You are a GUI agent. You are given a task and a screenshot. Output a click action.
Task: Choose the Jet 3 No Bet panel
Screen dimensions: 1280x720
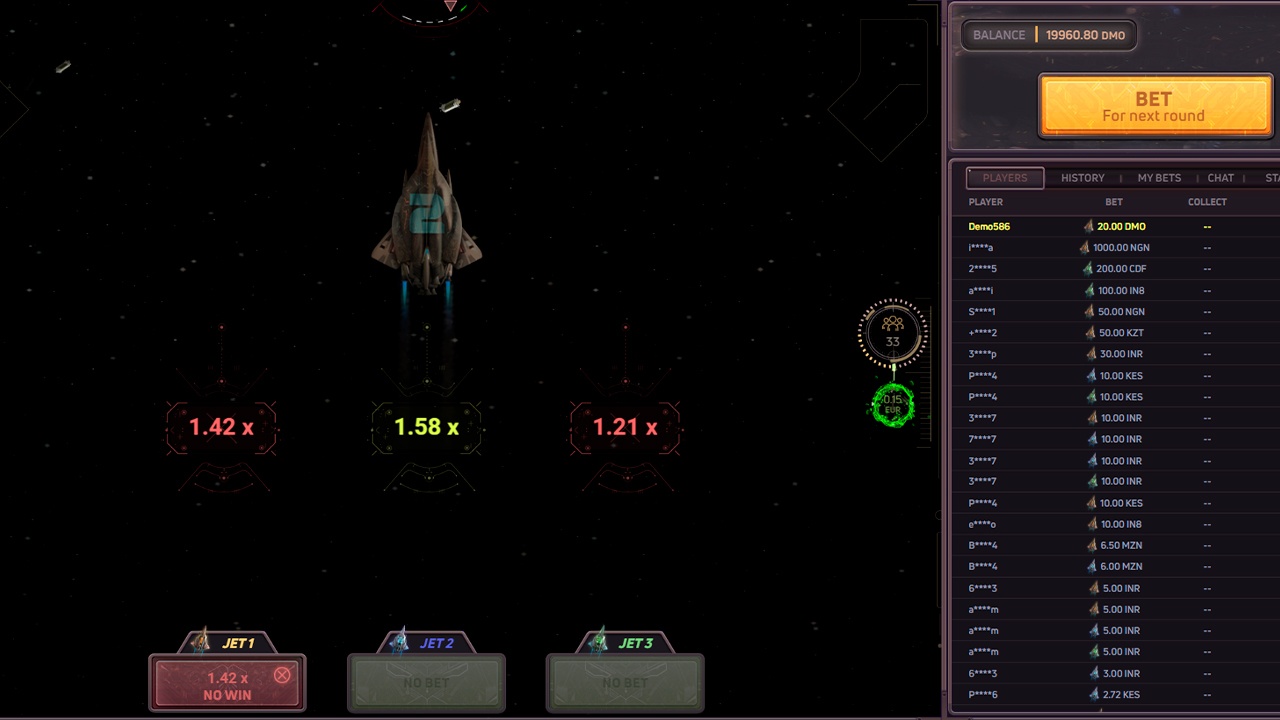tap(625, 683)
